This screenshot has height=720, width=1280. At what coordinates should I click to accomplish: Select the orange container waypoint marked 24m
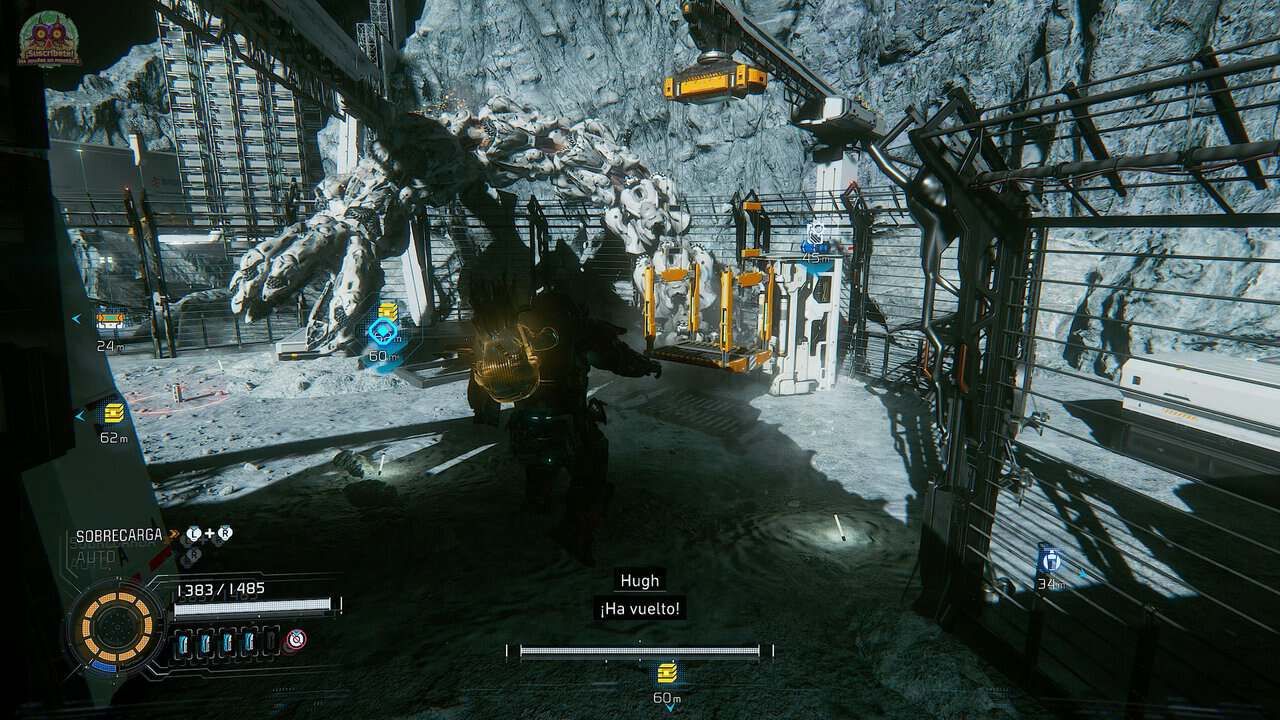(109, 321)
